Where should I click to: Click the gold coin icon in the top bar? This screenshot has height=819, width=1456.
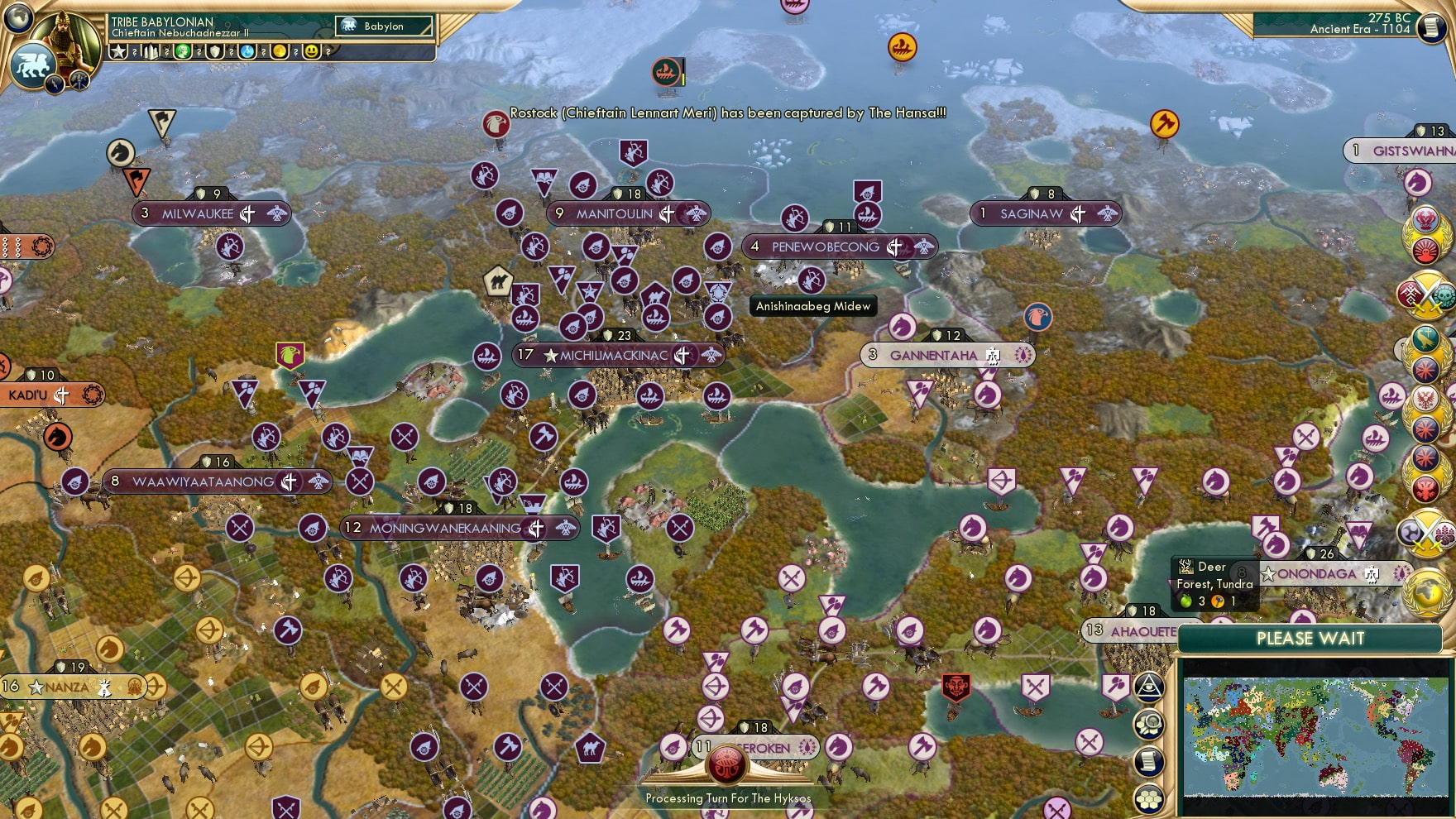pos(280,51)
